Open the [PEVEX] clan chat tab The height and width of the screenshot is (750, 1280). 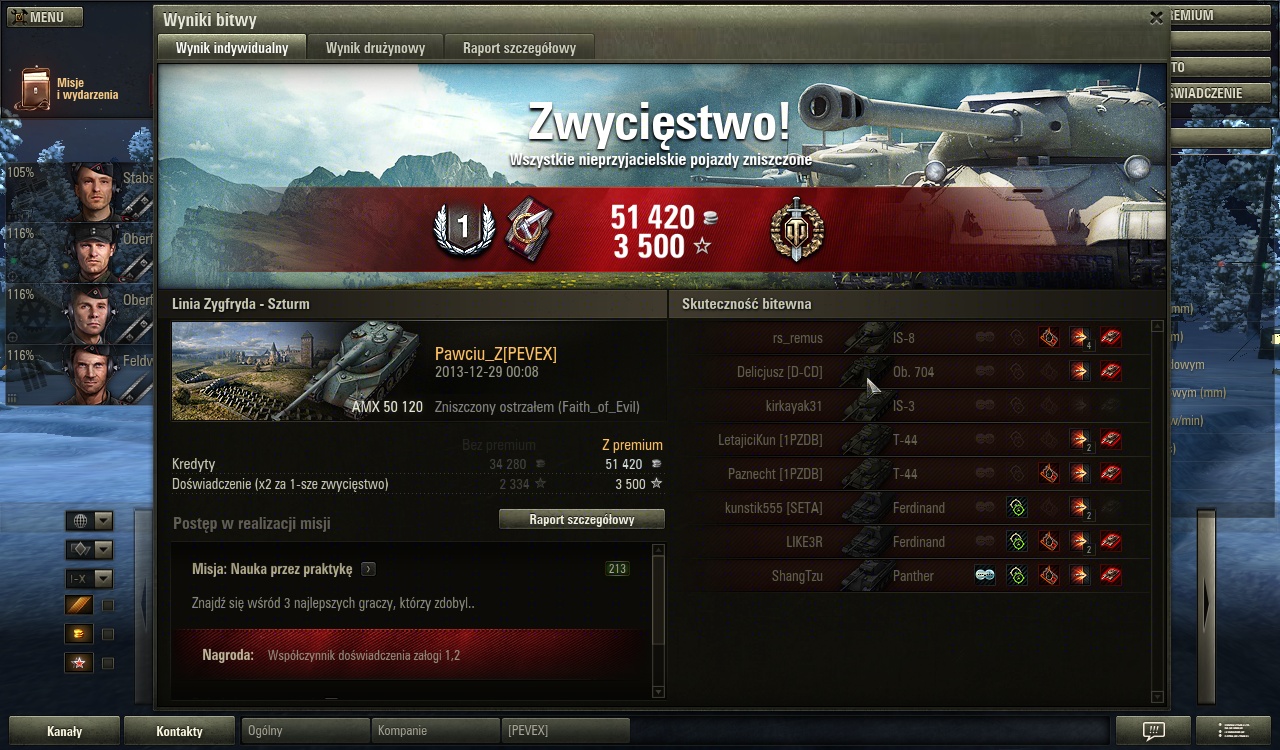click(565, 731)
